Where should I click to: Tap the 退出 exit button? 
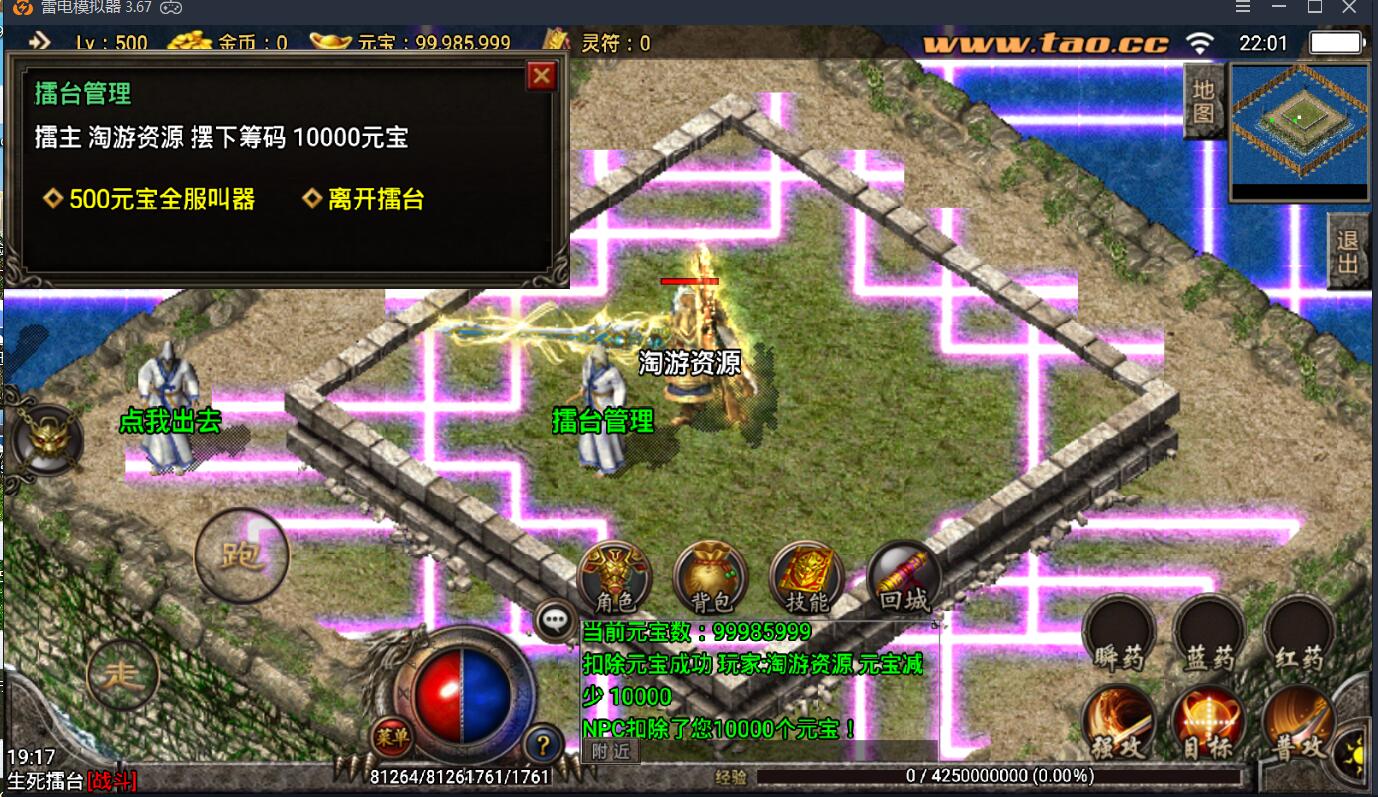click(1348, 251)
